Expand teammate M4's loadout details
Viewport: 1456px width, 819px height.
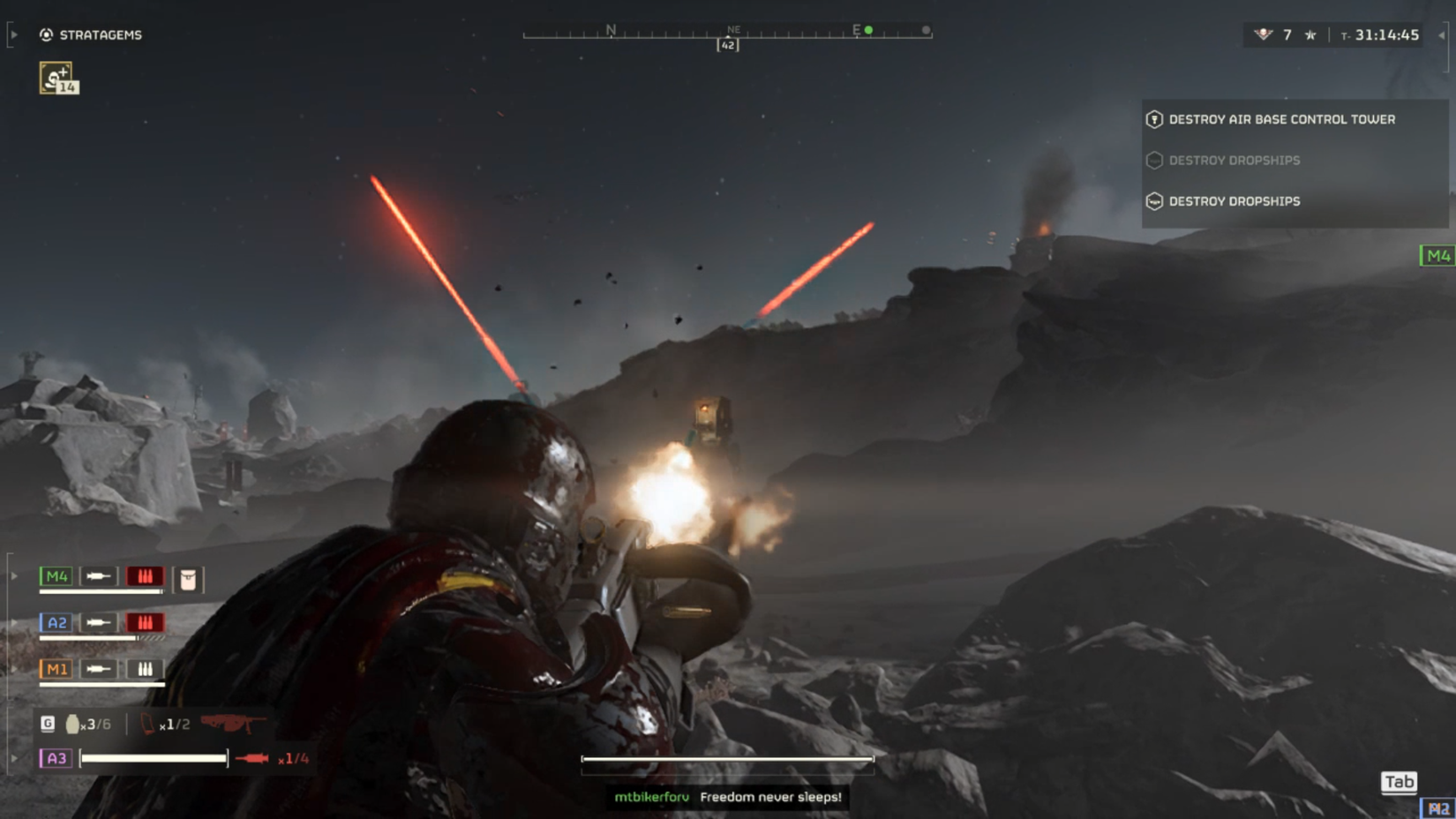point(13,575)
